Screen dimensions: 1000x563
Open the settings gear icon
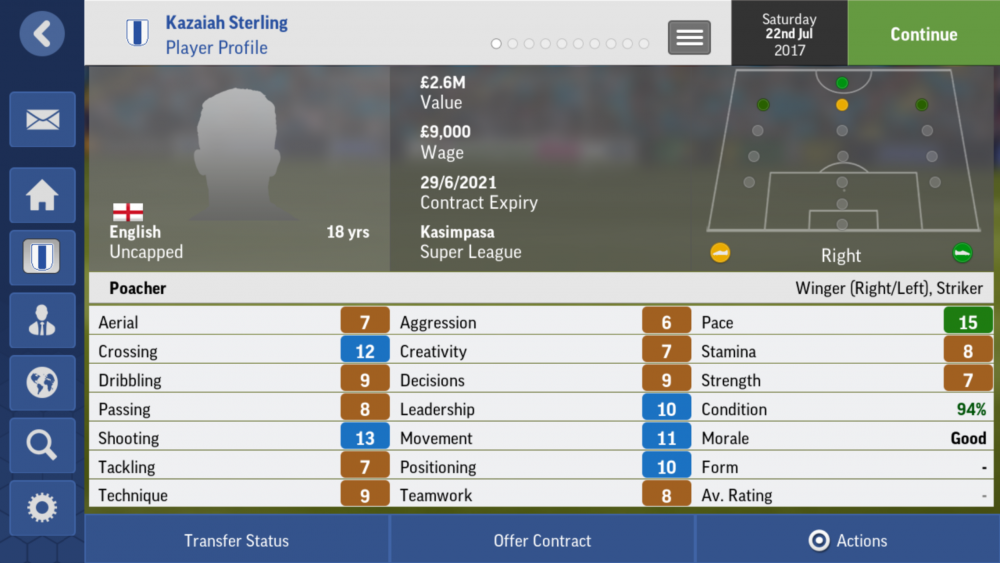[42, 507]
